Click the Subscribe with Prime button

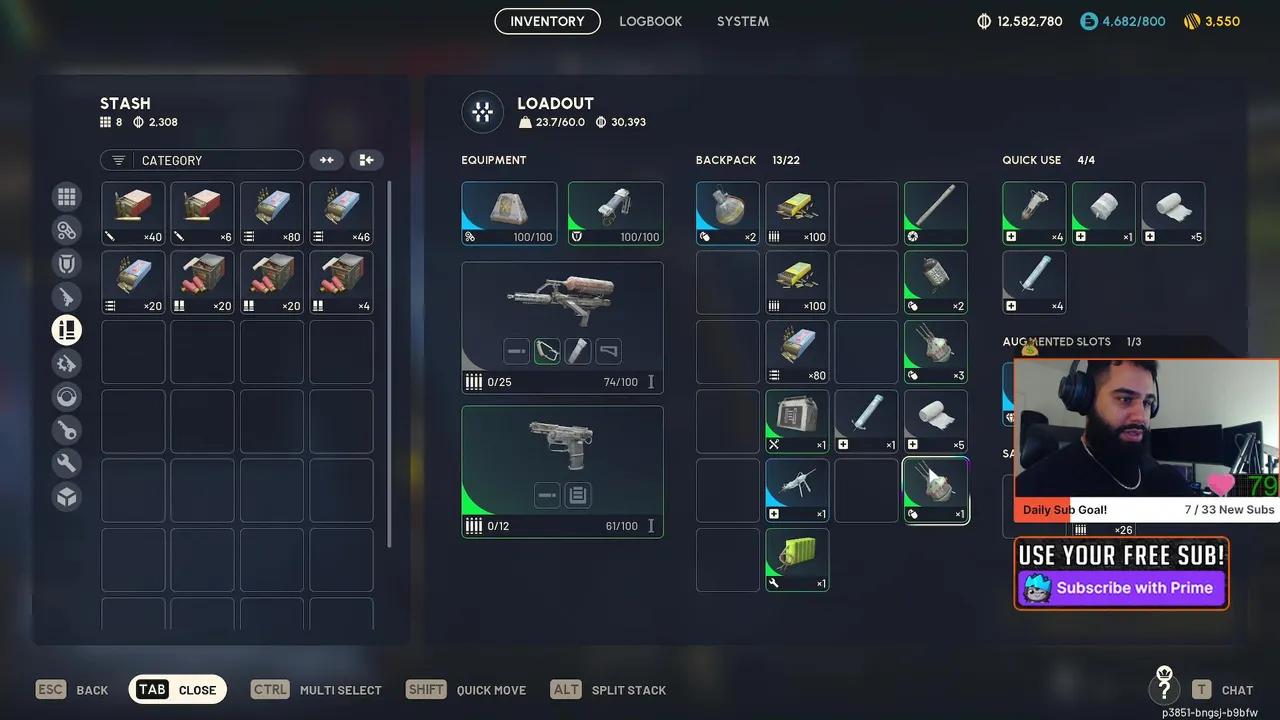point(1121,588)
